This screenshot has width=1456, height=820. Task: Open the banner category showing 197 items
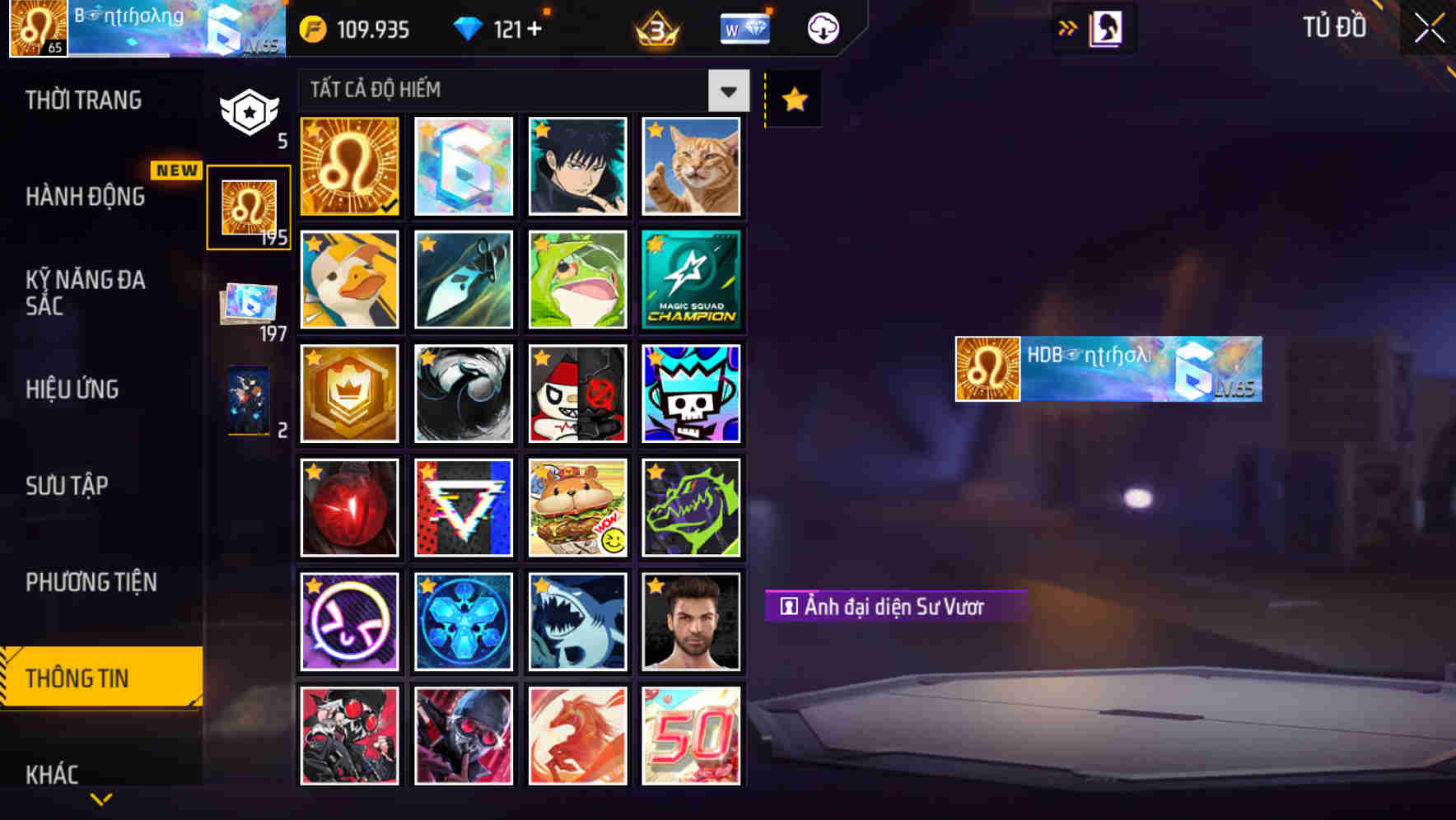click(x=249, y=305)
